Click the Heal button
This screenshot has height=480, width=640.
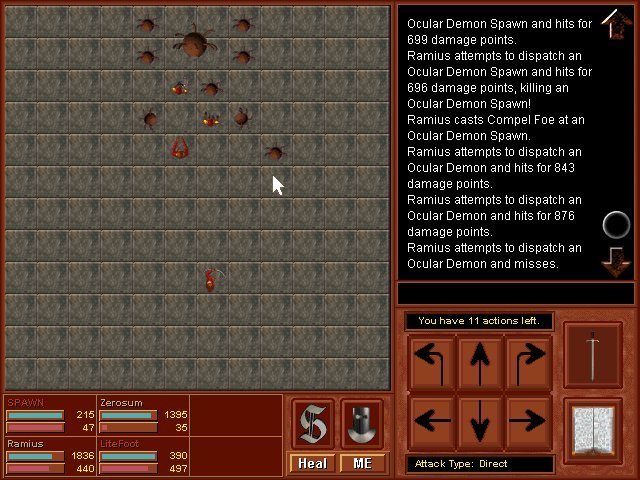point(313,463)
